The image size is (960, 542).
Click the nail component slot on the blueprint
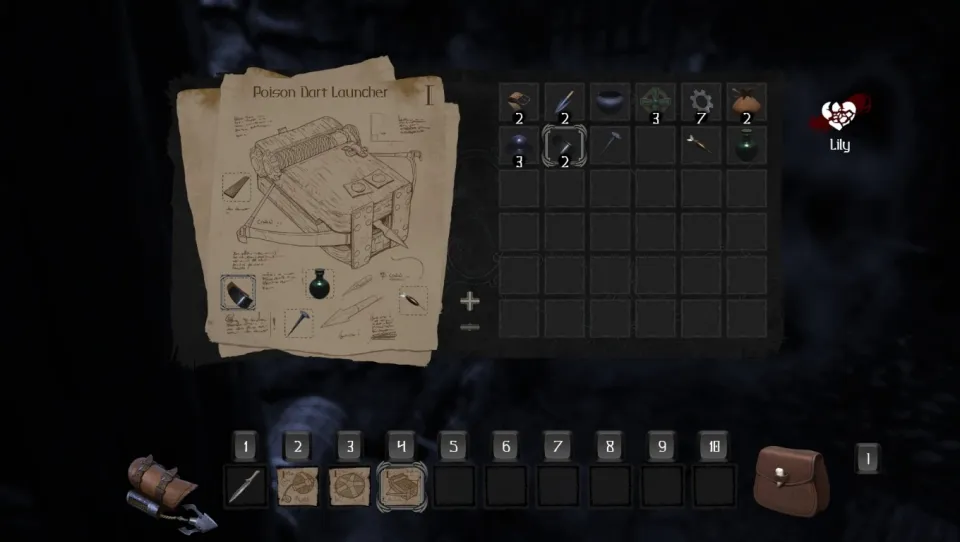click(298, 322)
